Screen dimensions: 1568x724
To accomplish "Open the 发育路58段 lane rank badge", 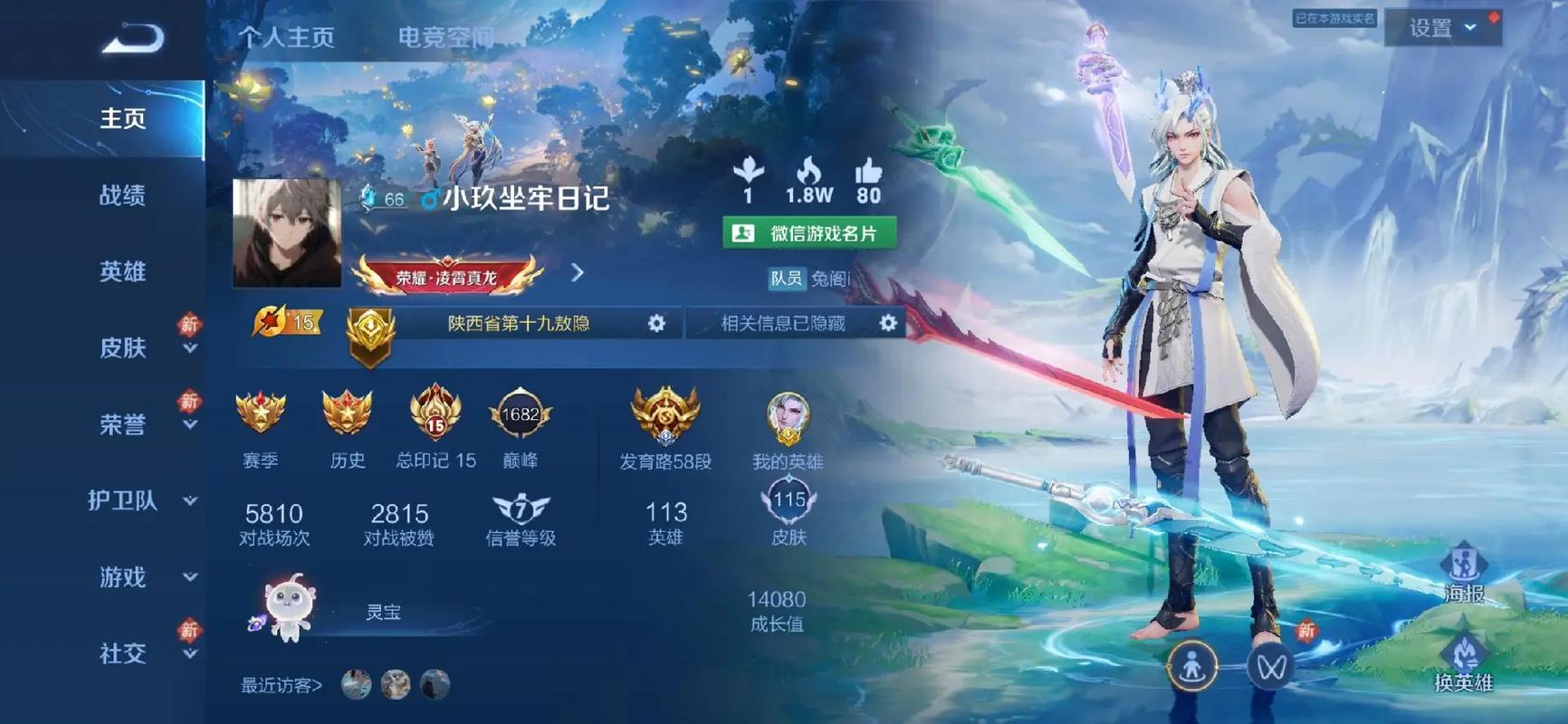I will [x=664, y=417].
